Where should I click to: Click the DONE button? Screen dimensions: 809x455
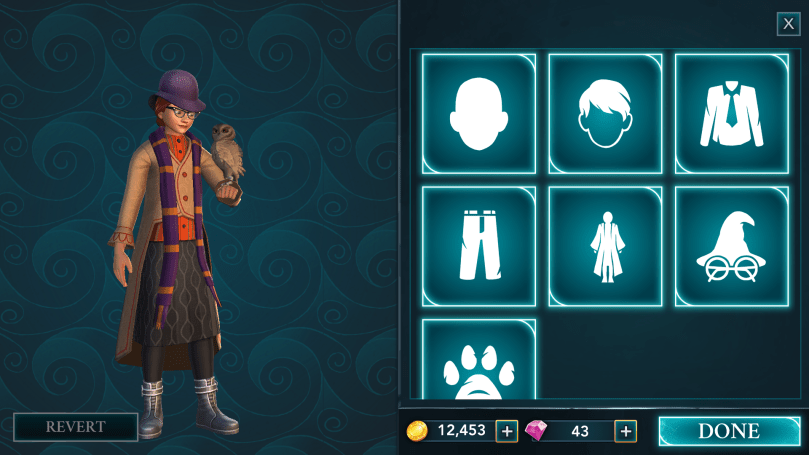pos(728,431)
